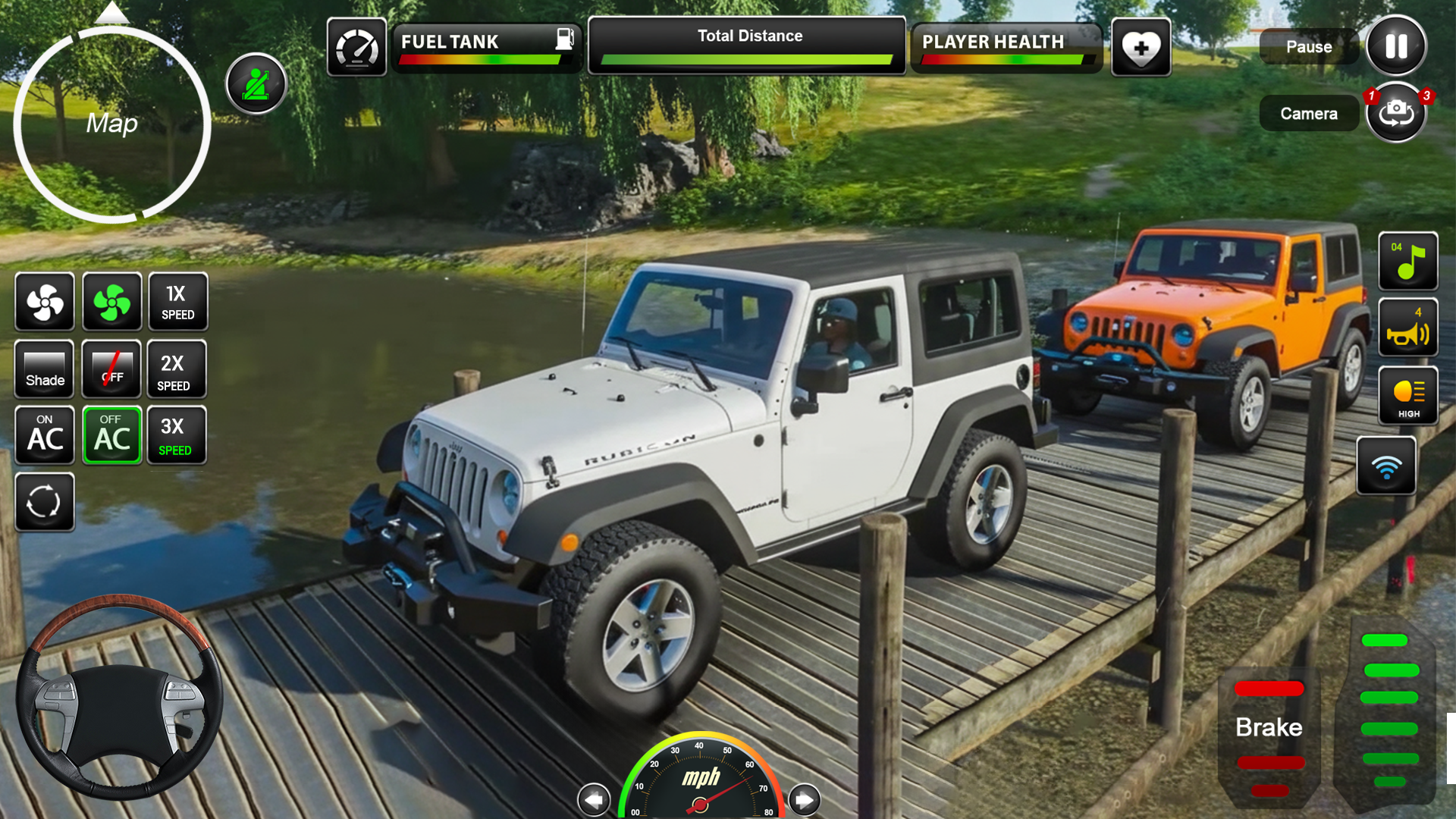
Task: Click the health kit heart icon
Action: [1141, 47]
